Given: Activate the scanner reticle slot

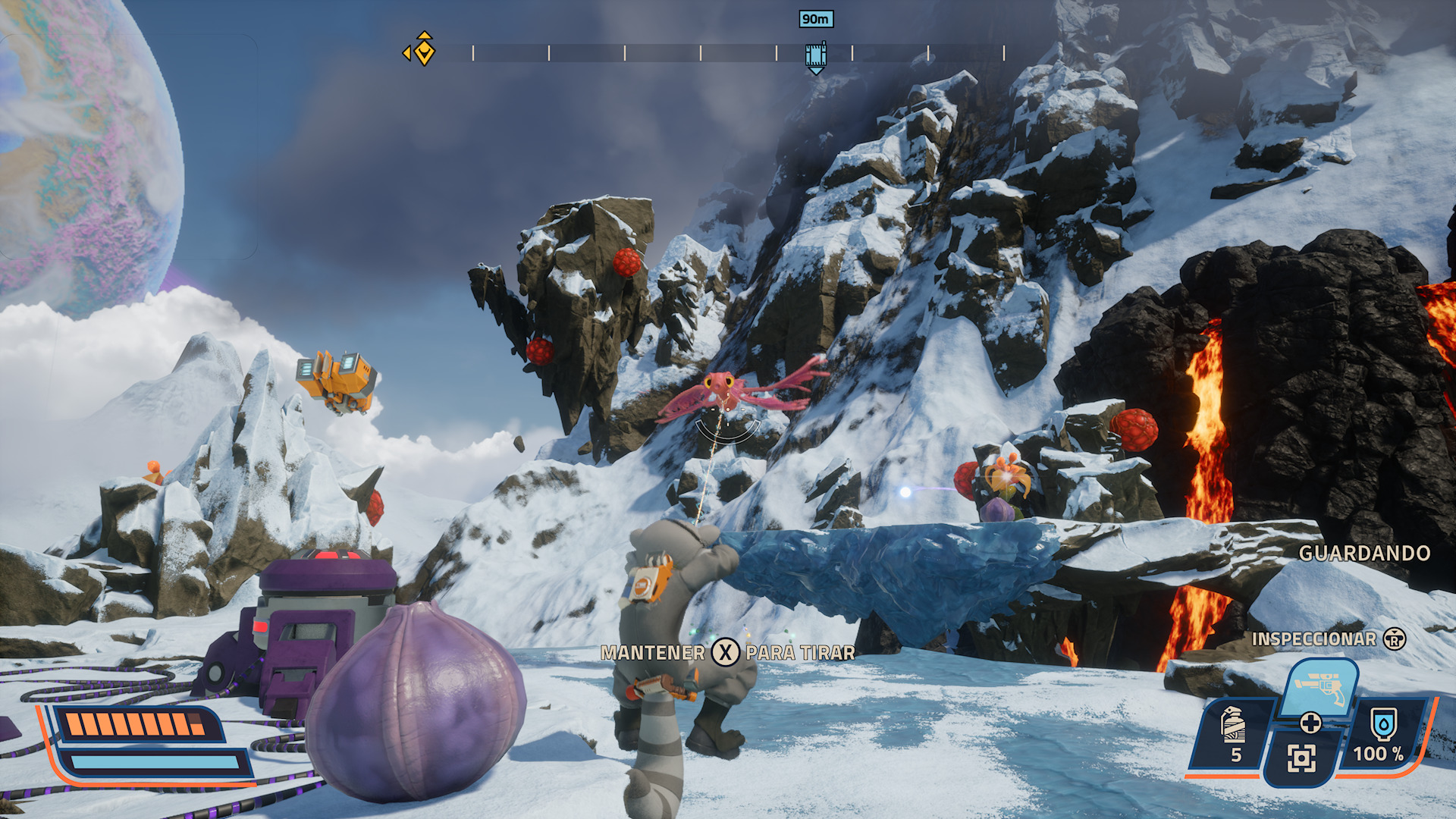Looking at the screenshot, I should tap(1301, 758).
